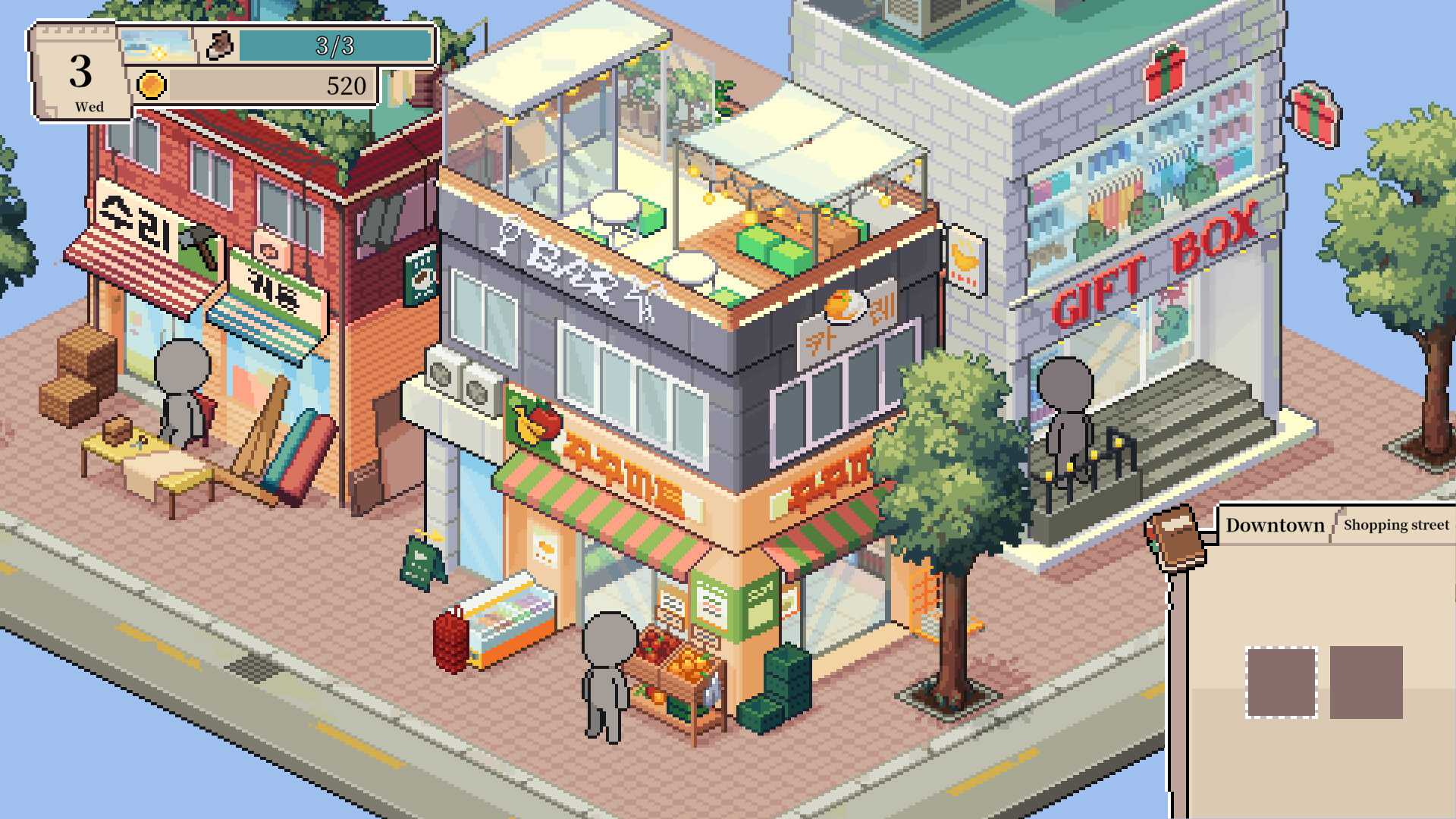The image size is (1456, 819).
Task: Open the calendar showing Wednesday the 3rd
Action: [x=80, y=72]
